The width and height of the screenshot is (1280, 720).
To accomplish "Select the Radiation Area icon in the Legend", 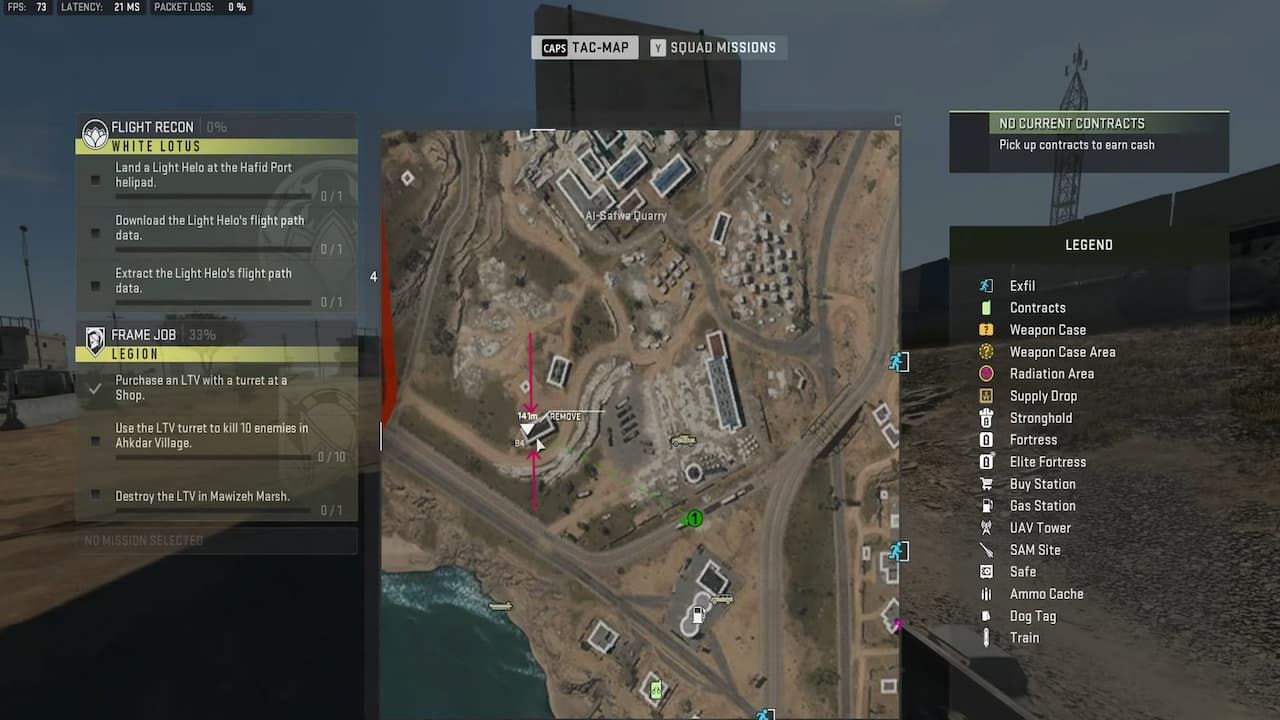I will 985,373.
